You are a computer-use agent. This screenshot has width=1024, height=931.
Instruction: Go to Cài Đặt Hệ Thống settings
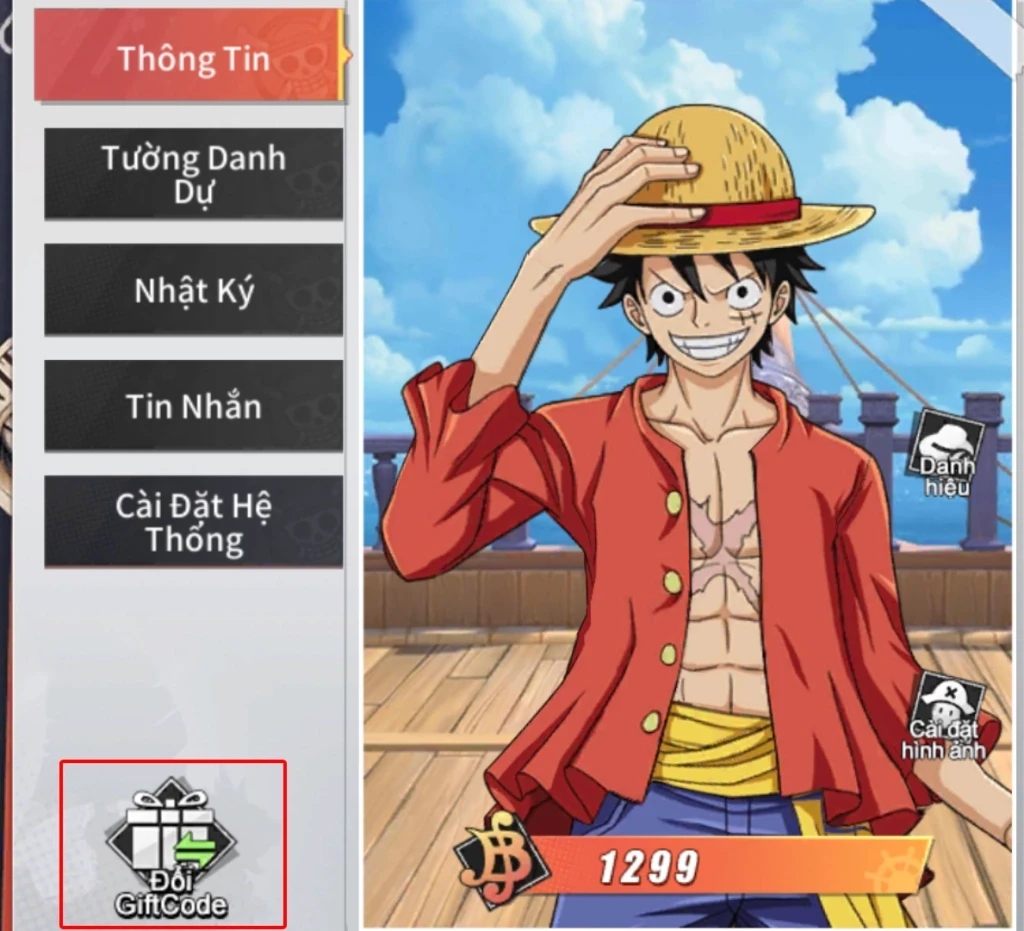click(x=193, y=522)
